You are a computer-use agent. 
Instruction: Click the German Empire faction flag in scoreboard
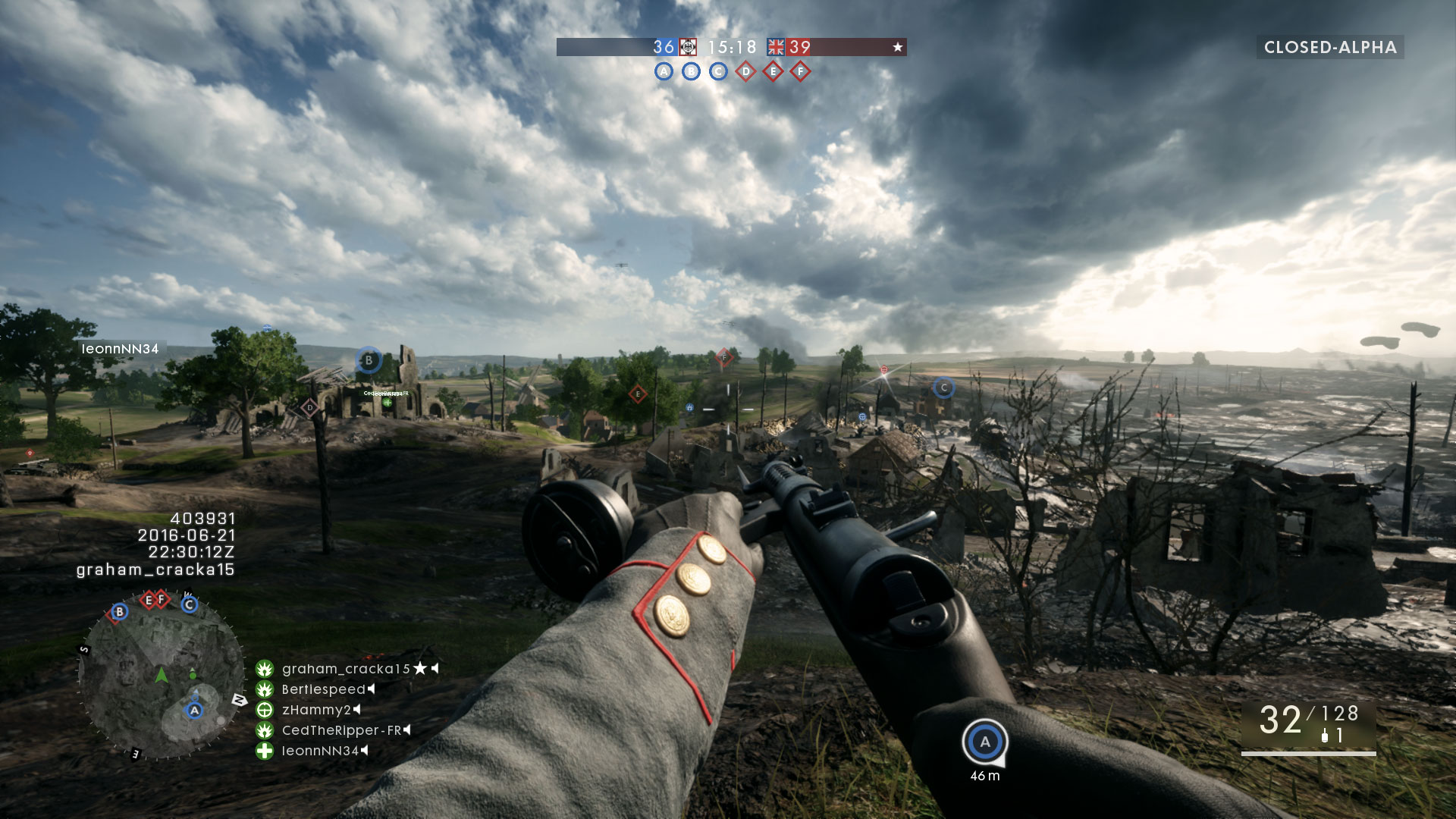click(687, 46)
